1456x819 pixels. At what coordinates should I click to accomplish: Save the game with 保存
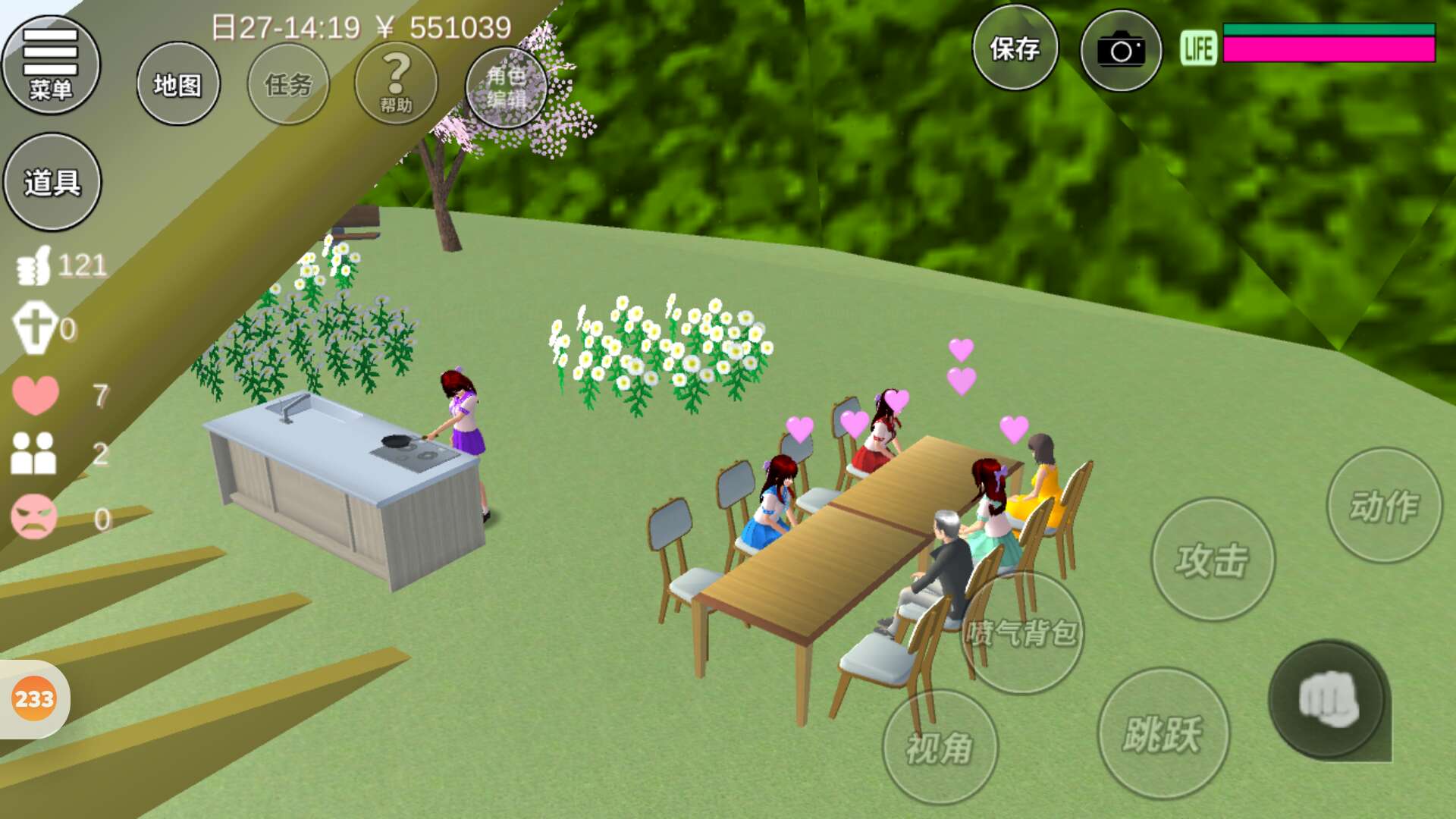click(x=1015, y=49)
